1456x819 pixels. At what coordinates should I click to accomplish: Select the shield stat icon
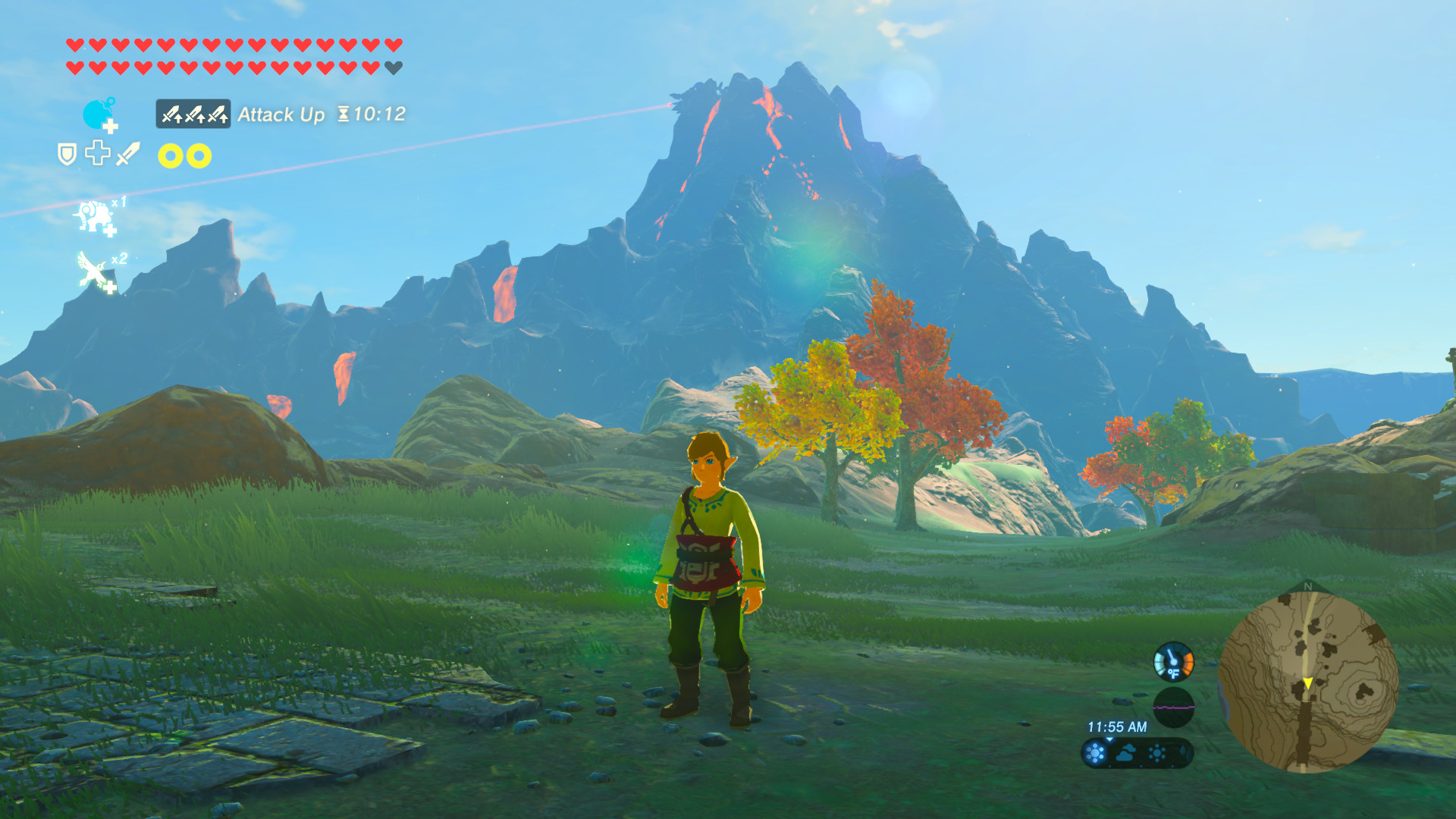point(67,154)
